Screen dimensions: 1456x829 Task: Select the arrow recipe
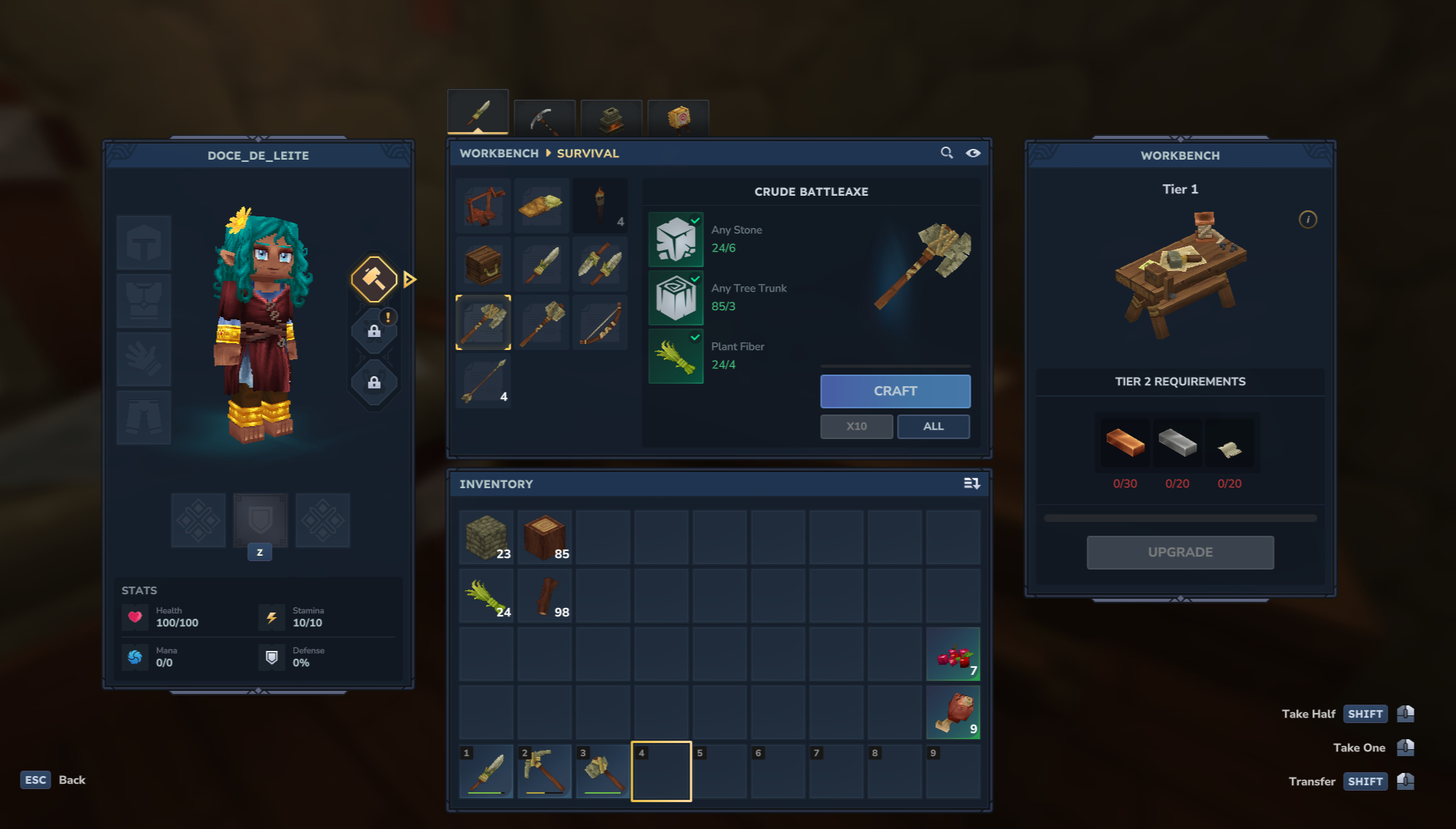[x=483, y=381]
